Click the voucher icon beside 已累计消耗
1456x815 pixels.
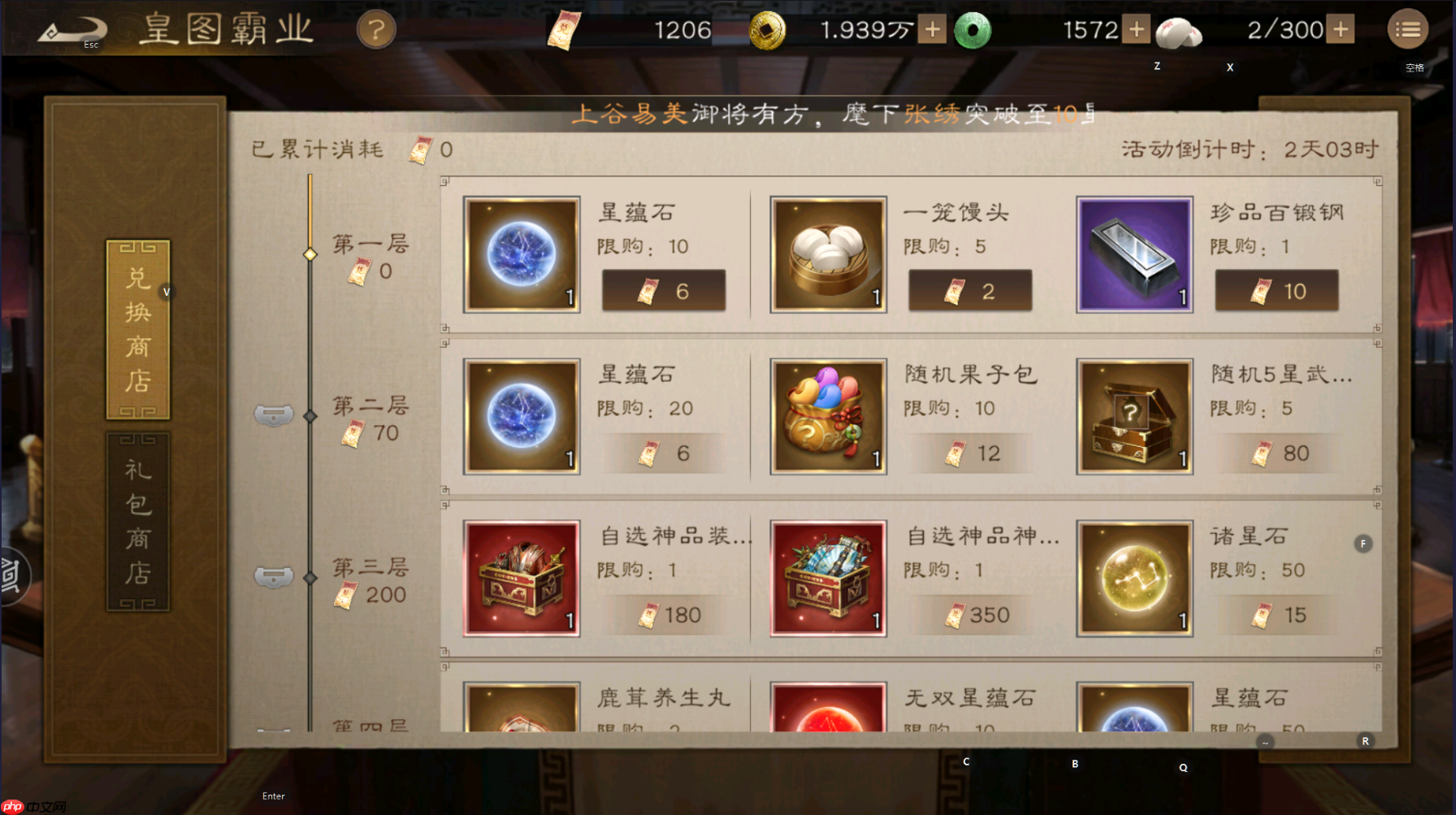420,150
